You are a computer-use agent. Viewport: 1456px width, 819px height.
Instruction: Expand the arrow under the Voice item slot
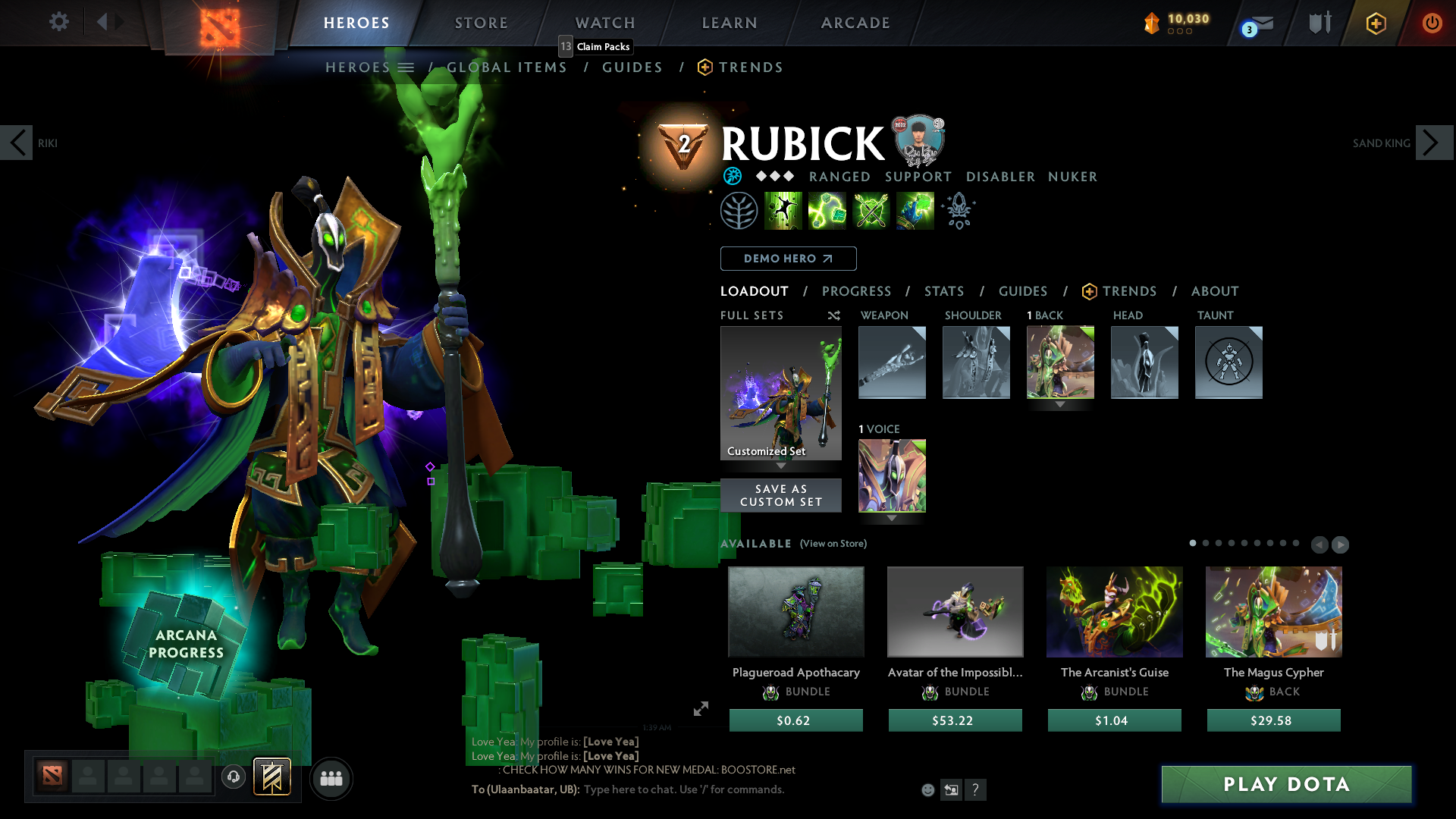click(892, 519)
